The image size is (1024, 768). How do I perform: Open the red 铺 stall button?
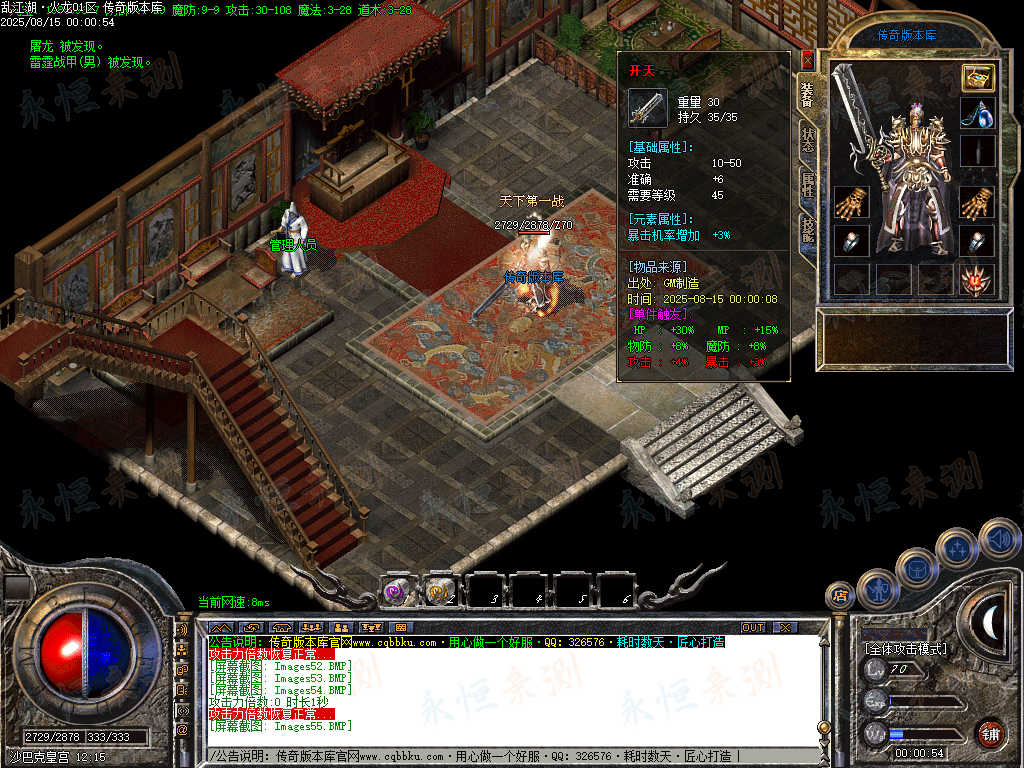(990, 733)
